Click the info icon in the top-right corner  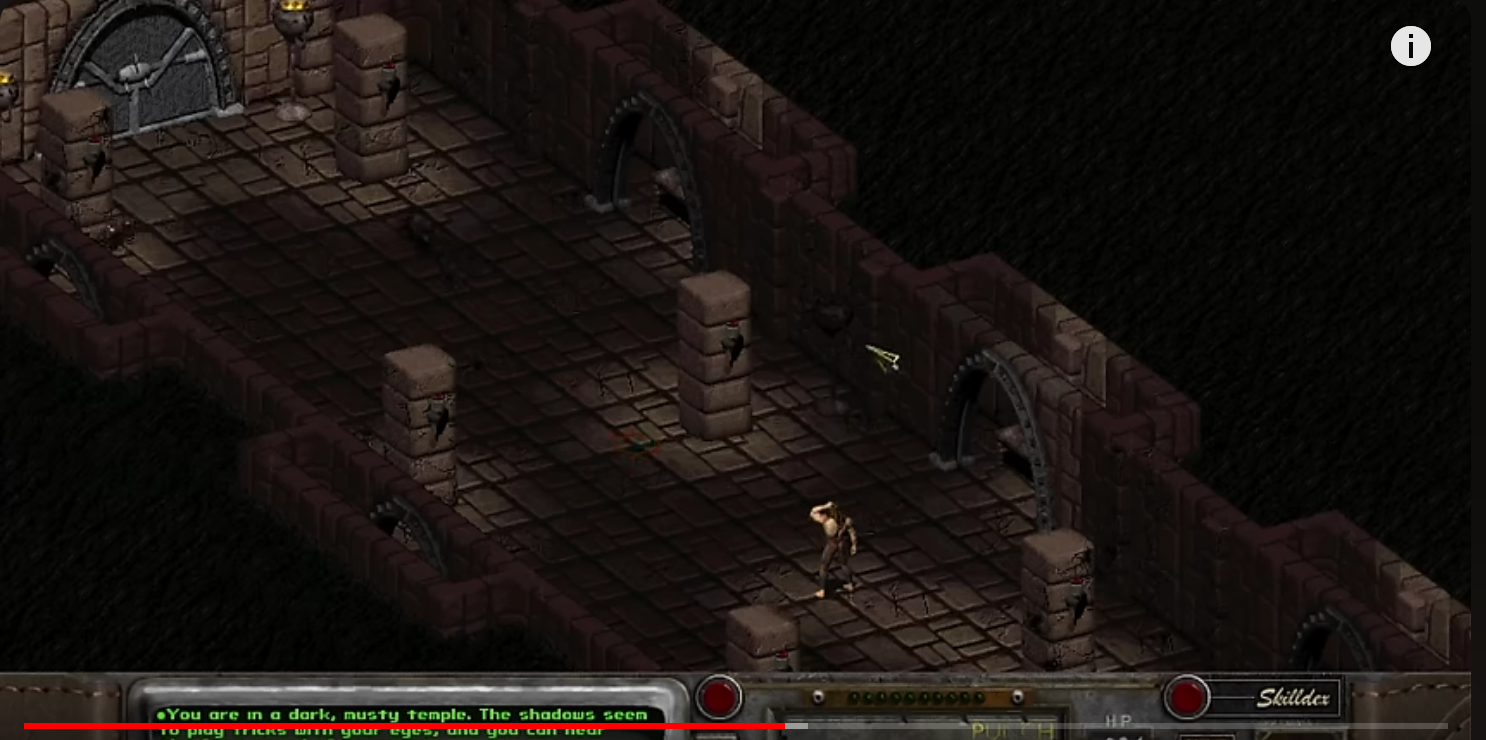[1411, 46]
